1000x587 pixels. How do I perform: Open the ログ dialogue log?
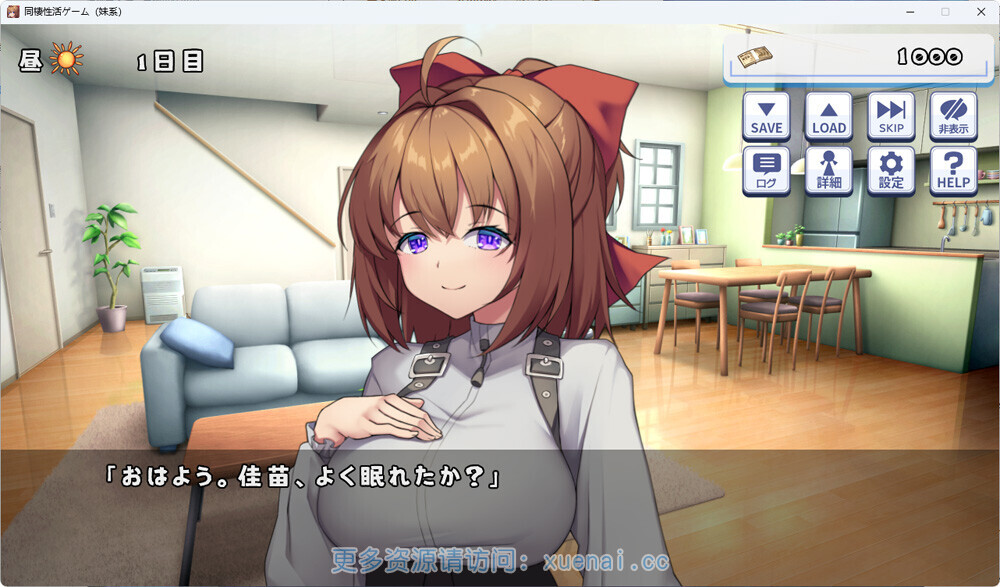pyautogui.click(x=766, y=170)
